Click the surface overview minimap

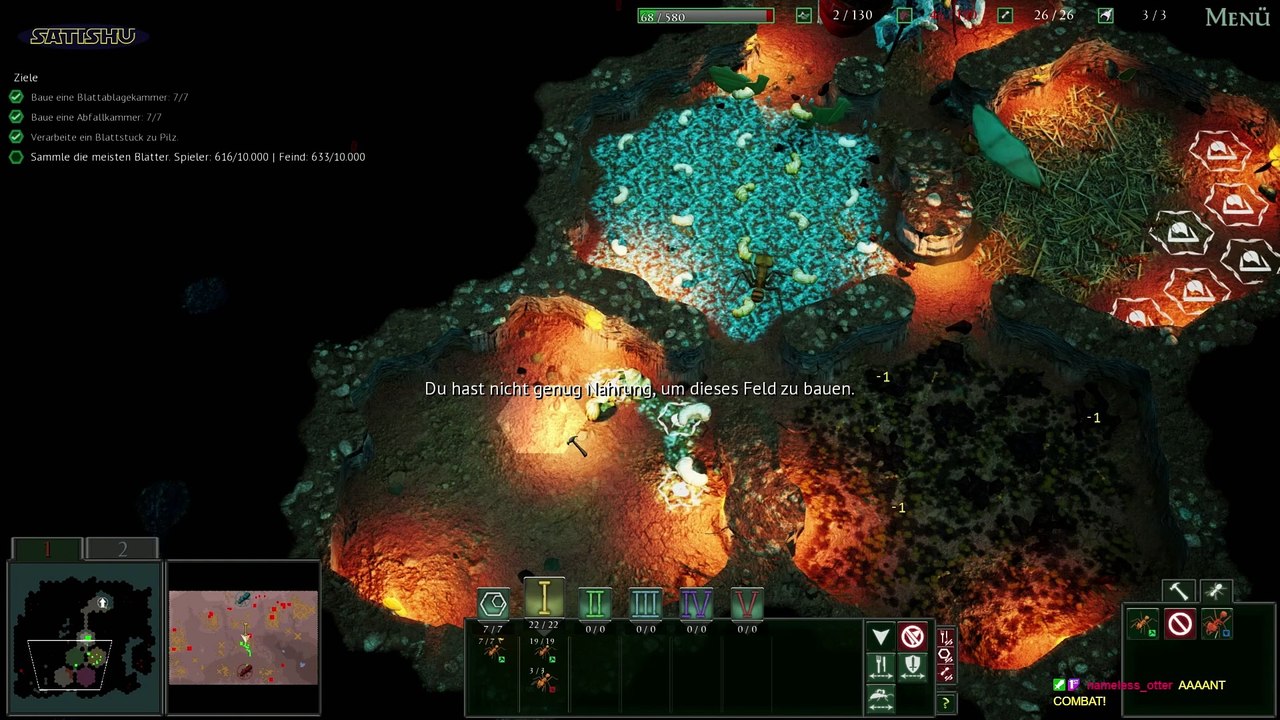[x=243, y=637]
